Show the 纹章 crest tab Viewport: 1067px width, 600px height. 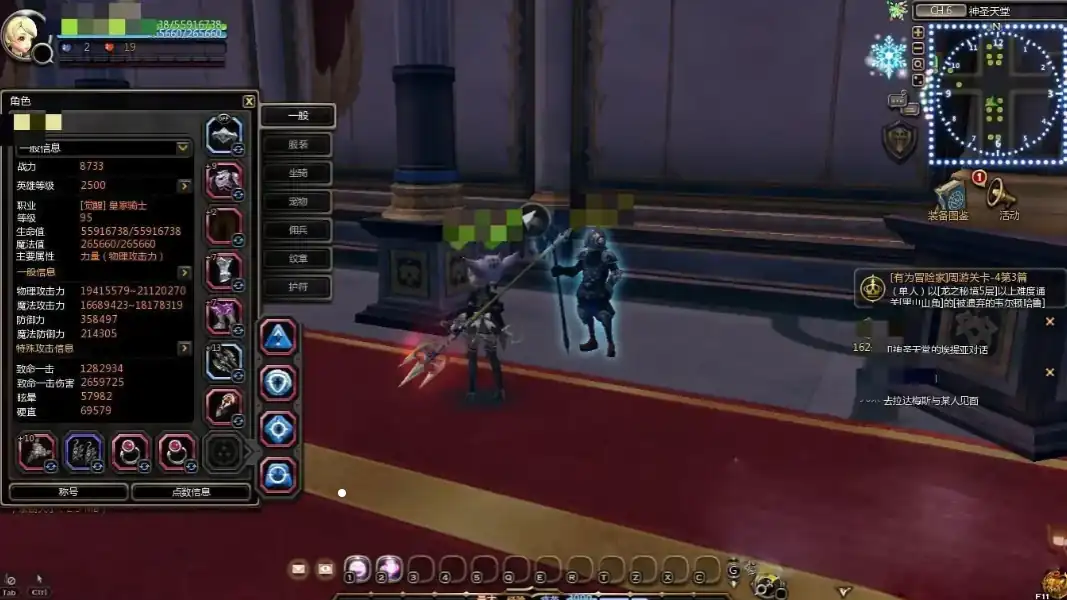pyautogui.click(x=297, y=259)
